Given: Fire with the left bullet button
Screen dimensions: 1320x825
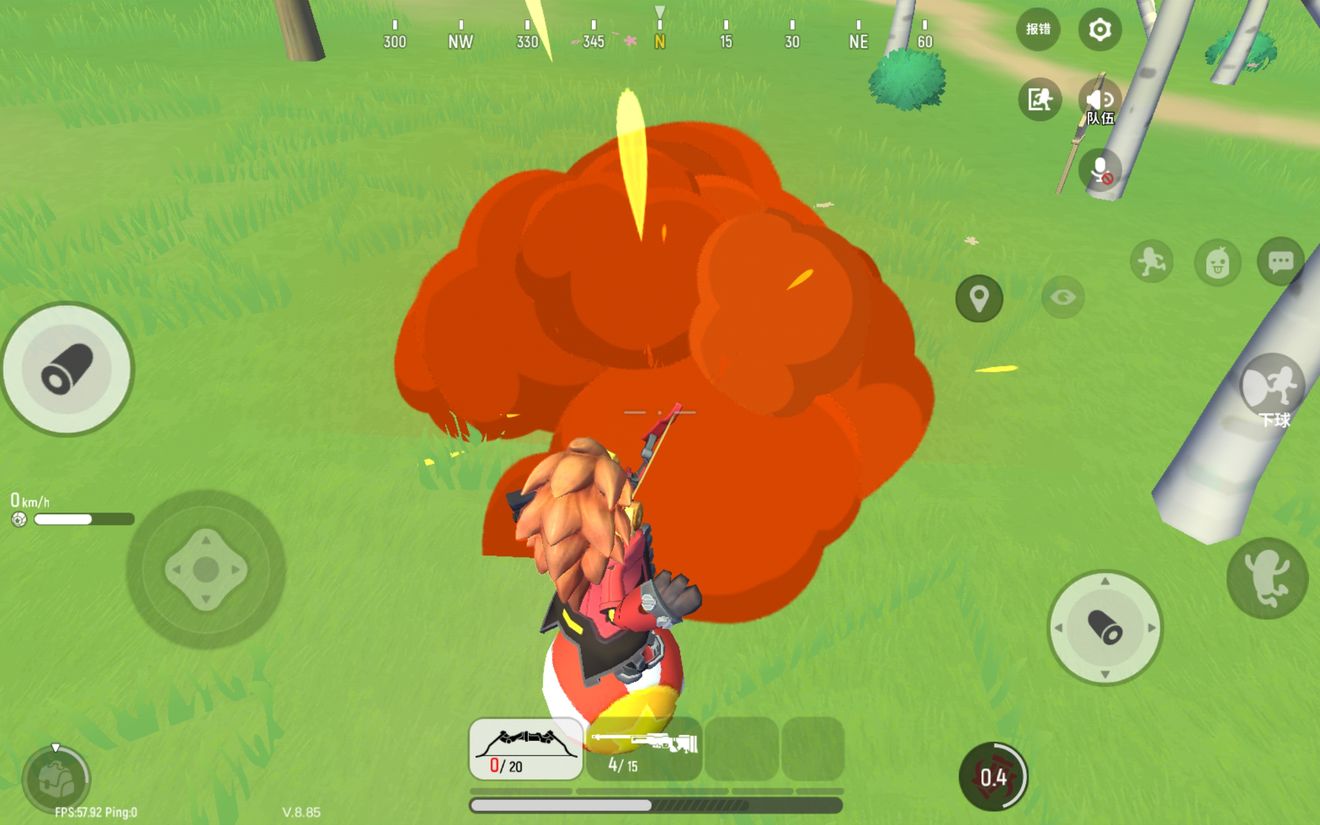Looking at the screenshot, I should (67, 370).
